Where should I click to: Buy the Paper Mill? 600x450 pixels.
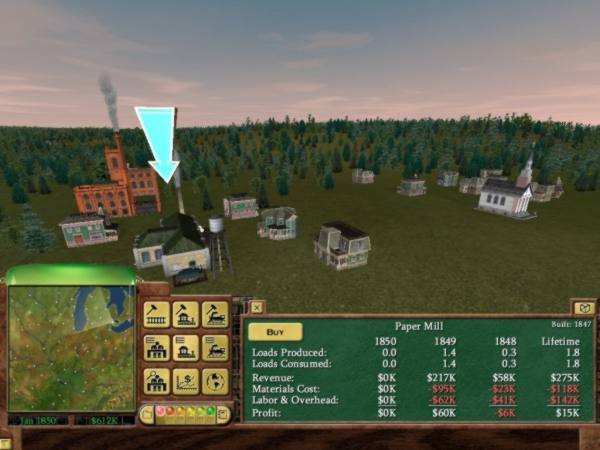[275, 331]
